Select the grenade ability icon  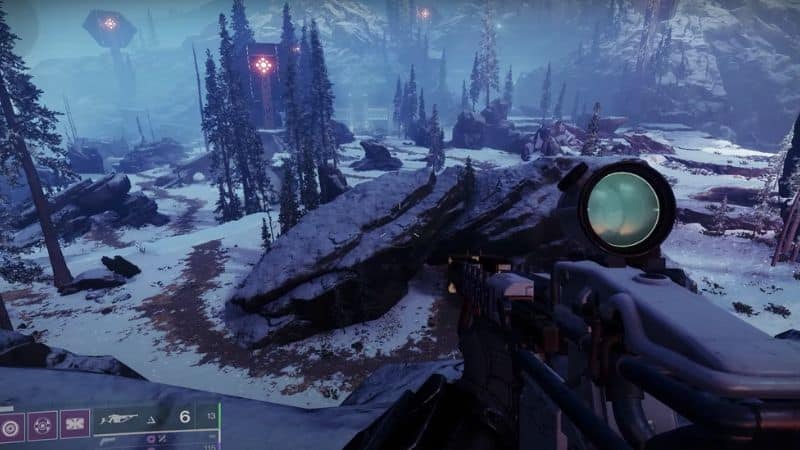(x=42, y=425)
